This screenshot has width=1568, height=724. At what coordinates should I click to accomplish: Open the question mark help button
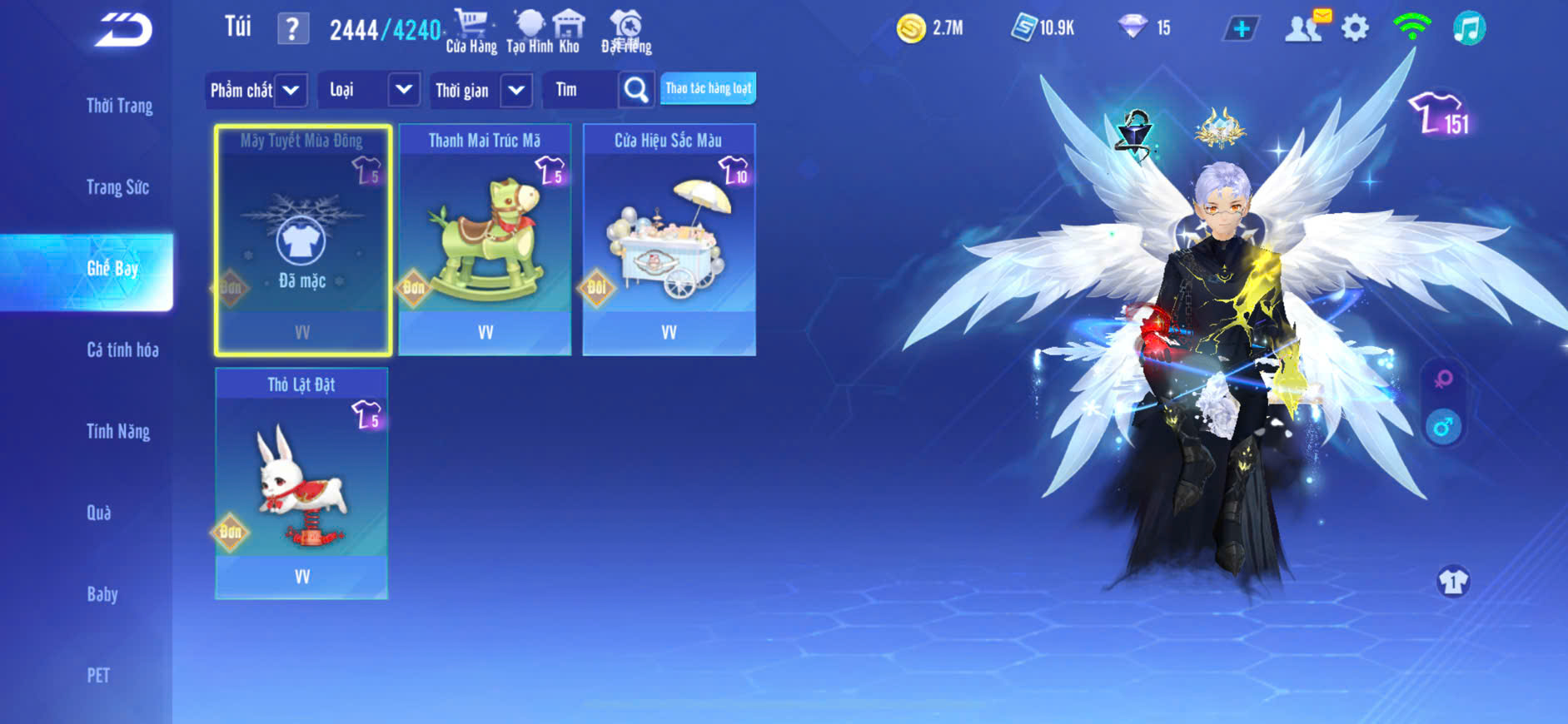click(x=292, y=29)
